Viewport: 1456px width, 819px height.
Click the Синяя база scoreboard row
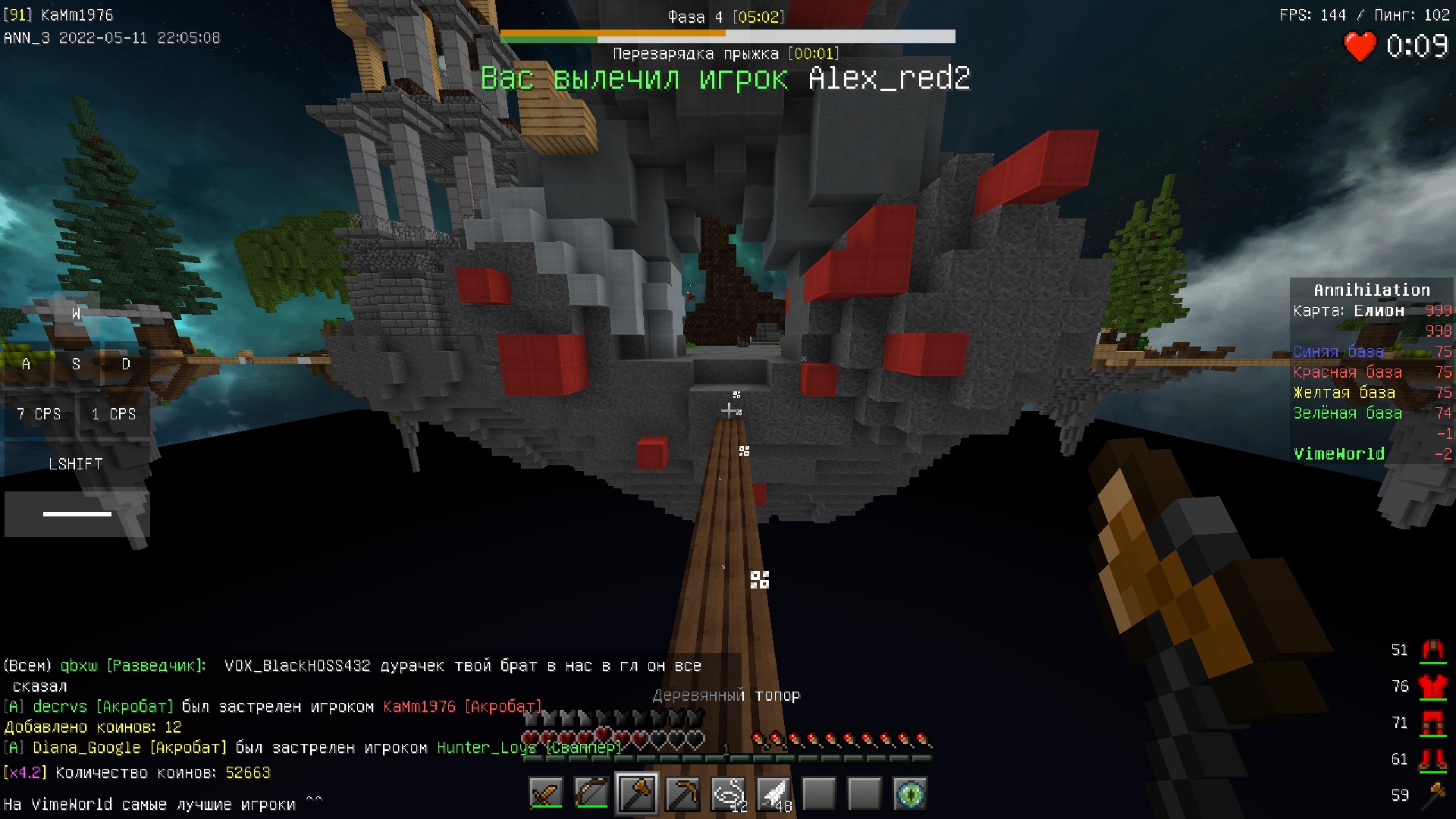click(1371, 352)
